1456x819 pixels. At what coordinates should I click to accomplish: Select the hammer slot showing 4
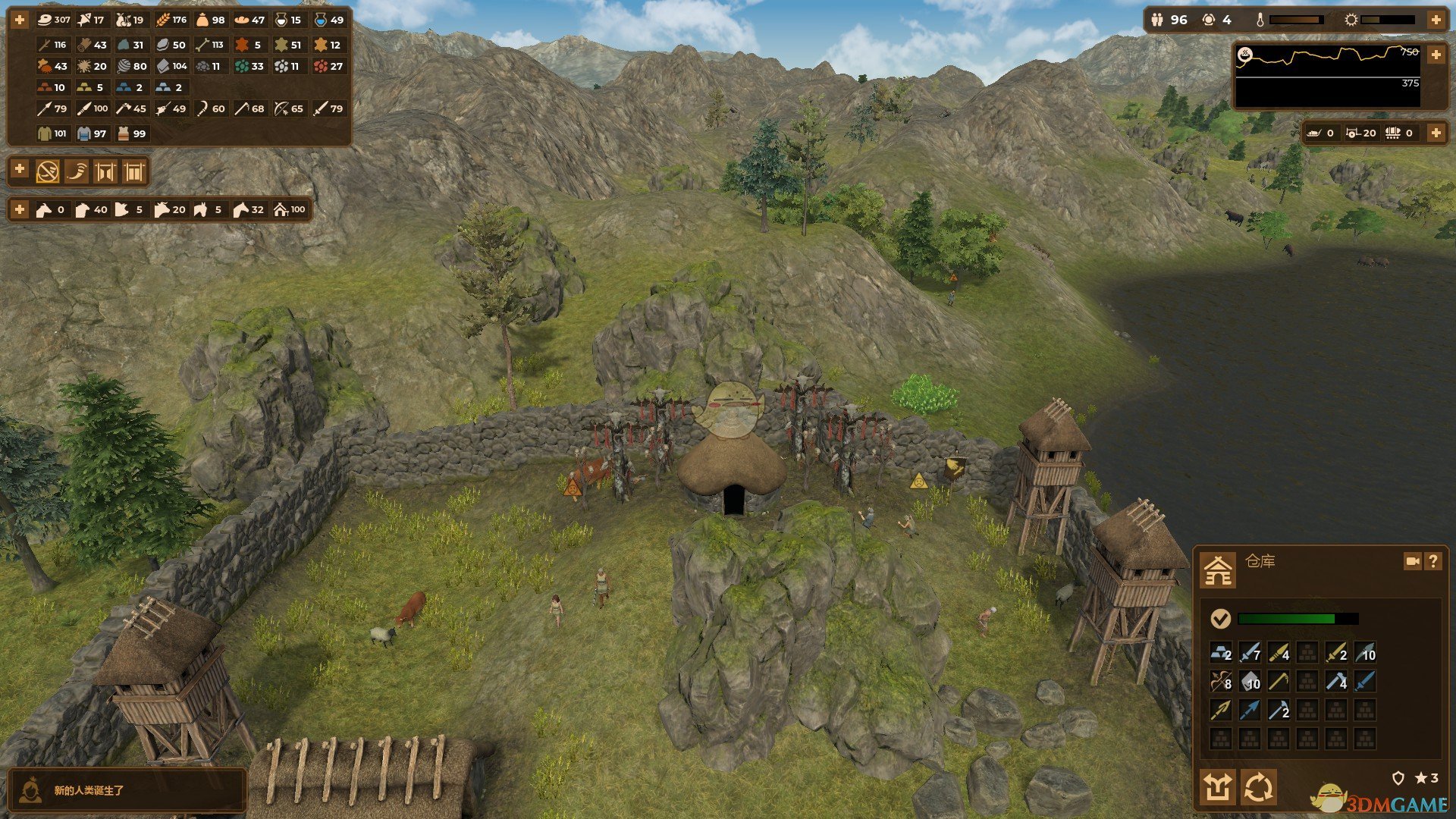tap(1336, 681)
